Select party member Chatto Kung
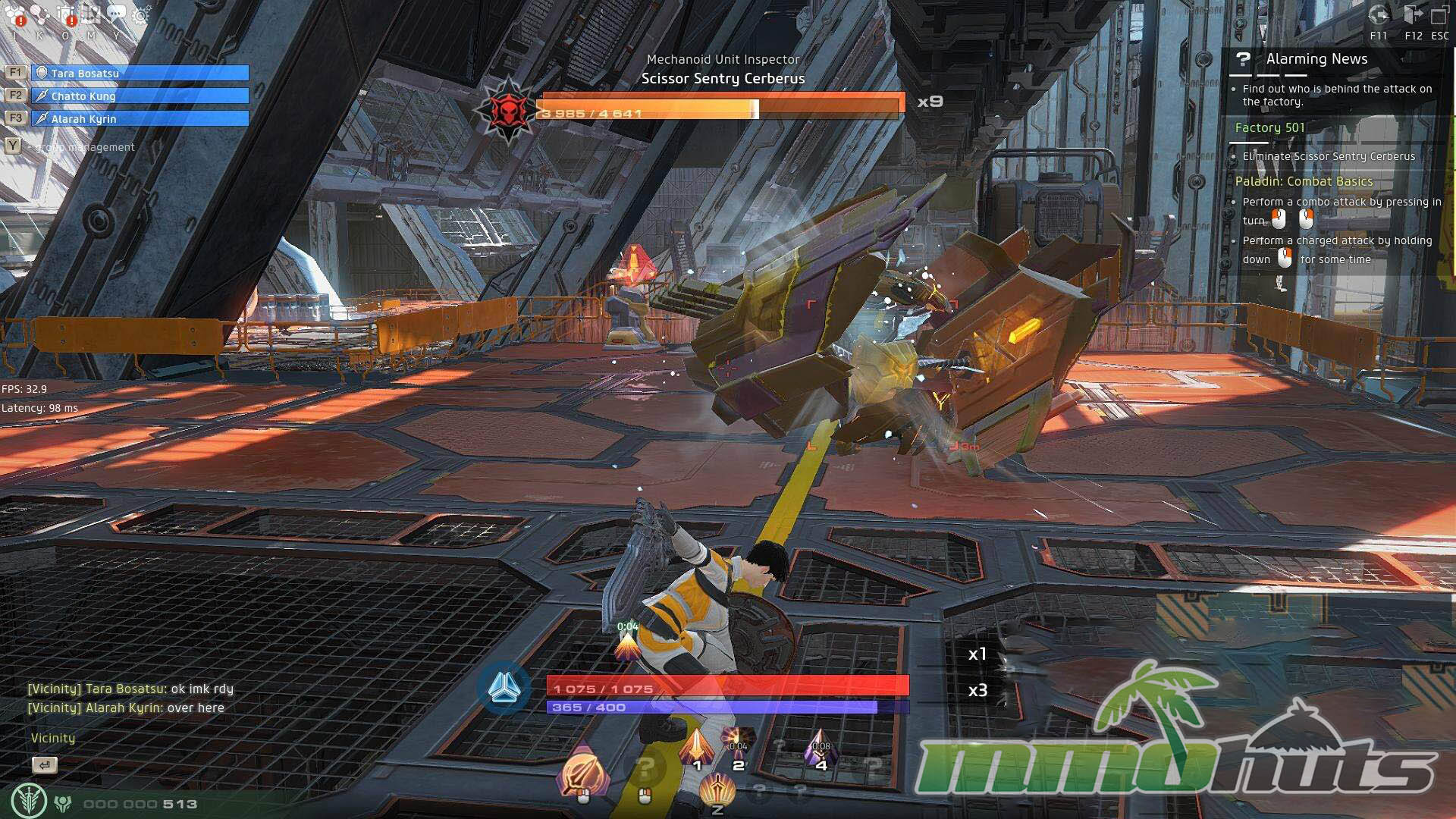This screenshot has width=1456, height=819. [140, 96]
